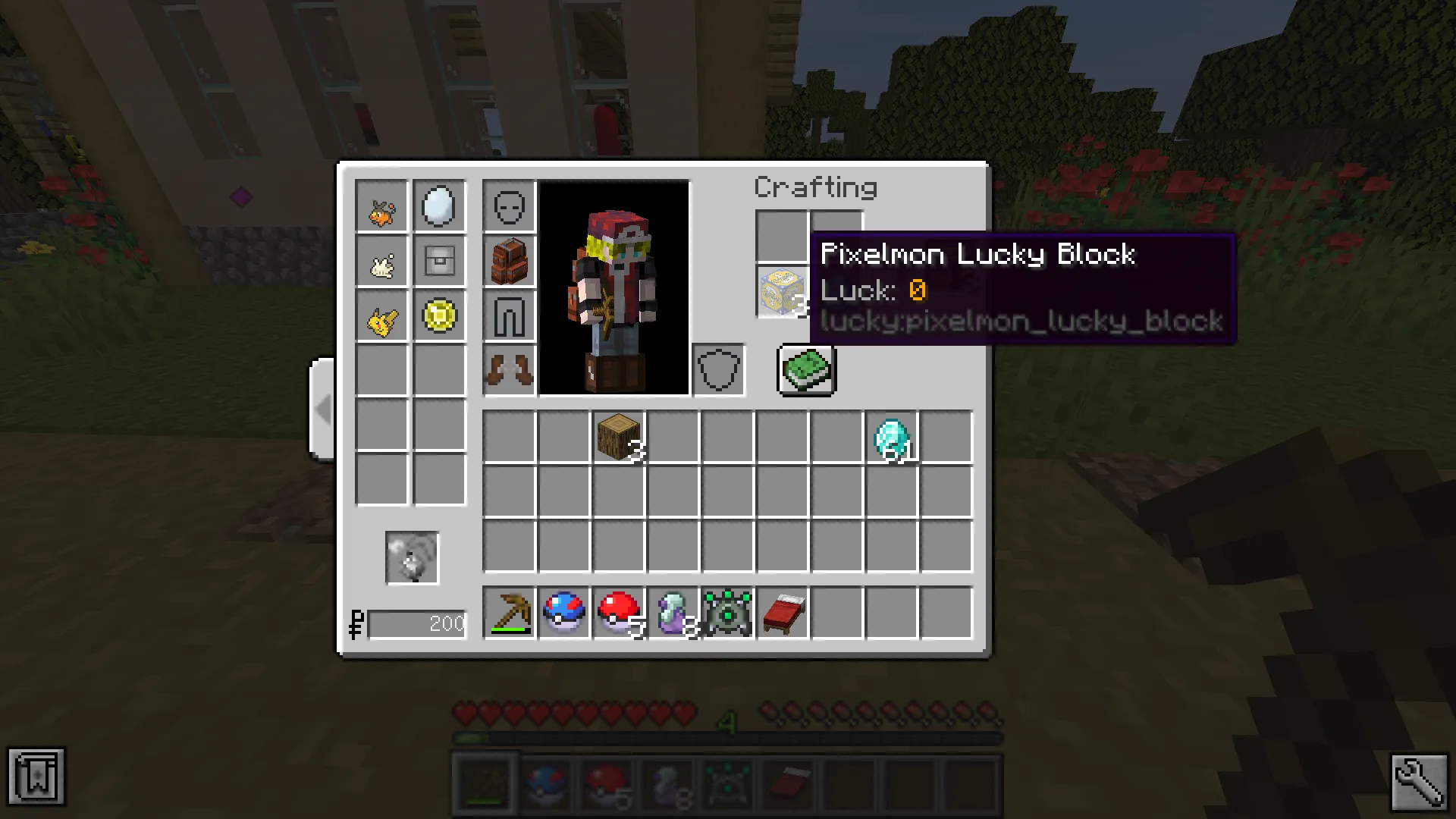1456x819 pixels.
Task: Pick up the Tepig icon in the Pokédex panel
Action: pyautogui.click(x=381, y=205)
